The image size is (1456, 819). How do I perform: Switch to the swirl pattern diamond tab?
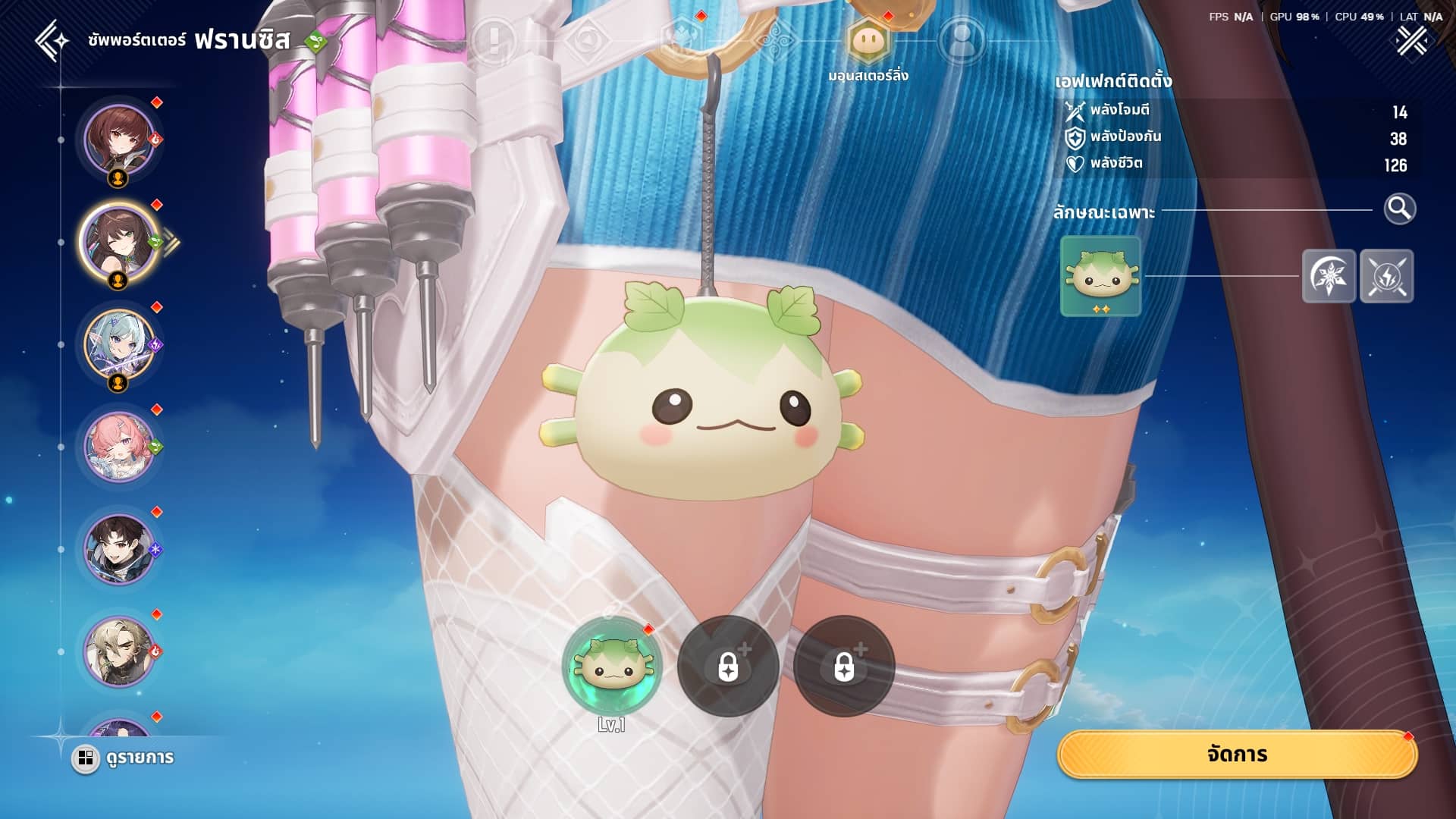(x=775, y=40)
